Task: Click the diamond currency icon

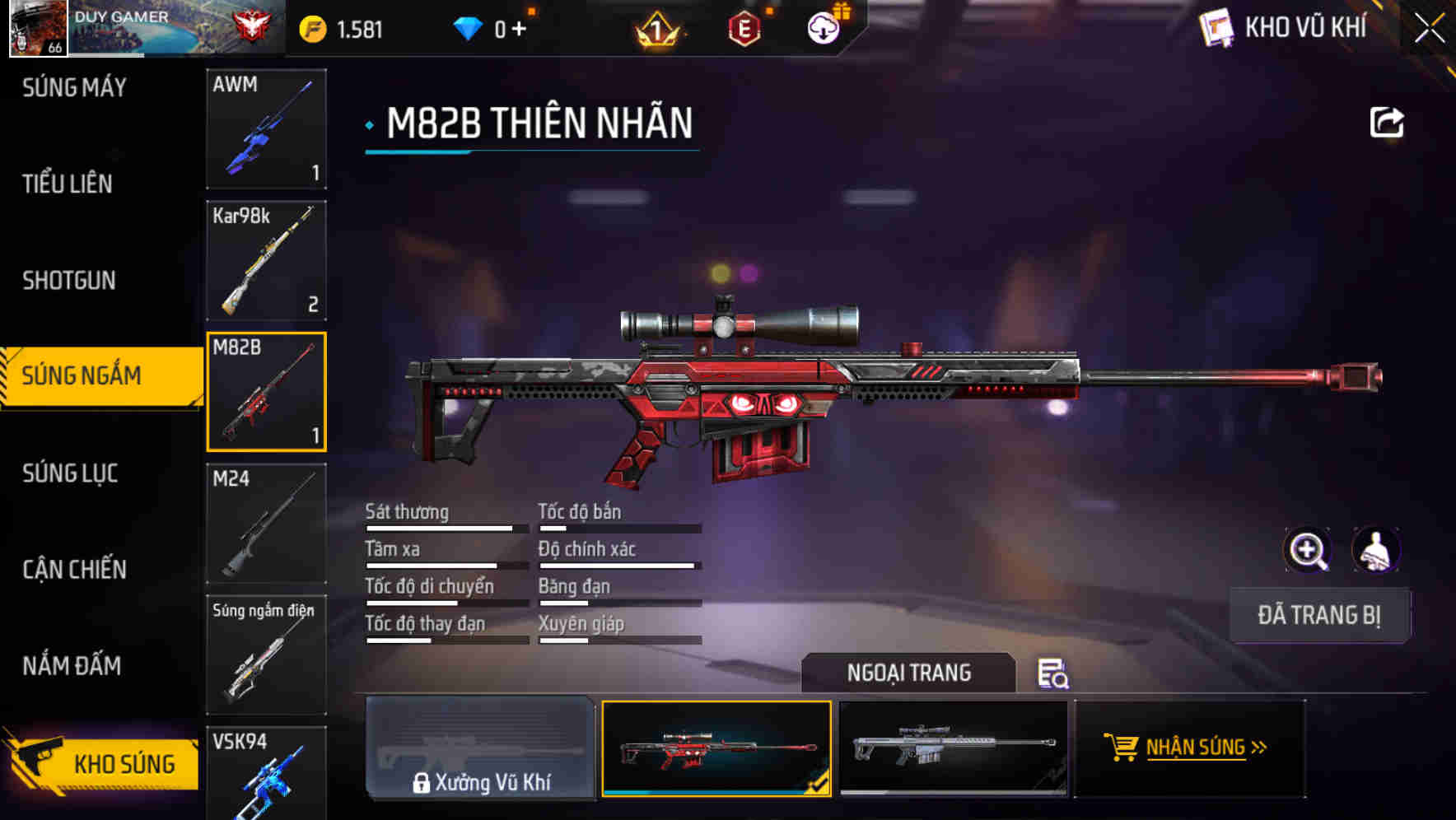Action: click(x=470, y=27)
